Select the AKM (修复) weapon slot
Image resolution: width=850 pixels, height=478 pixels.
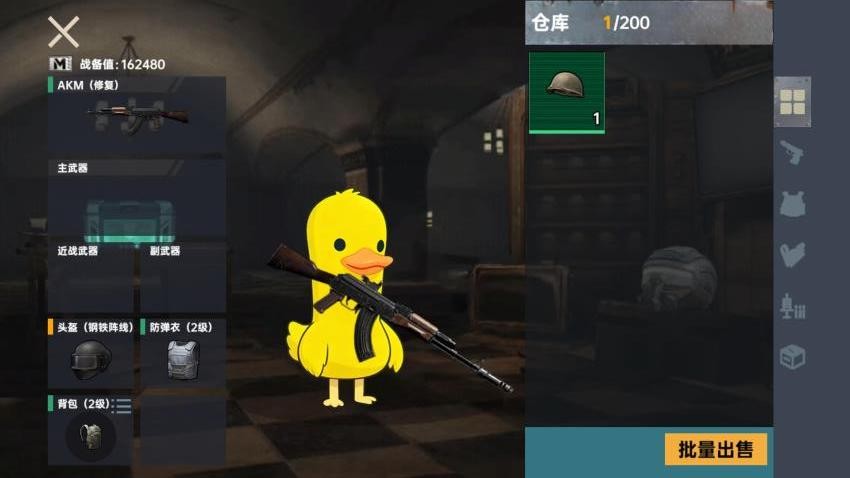[x=137, y=114]
